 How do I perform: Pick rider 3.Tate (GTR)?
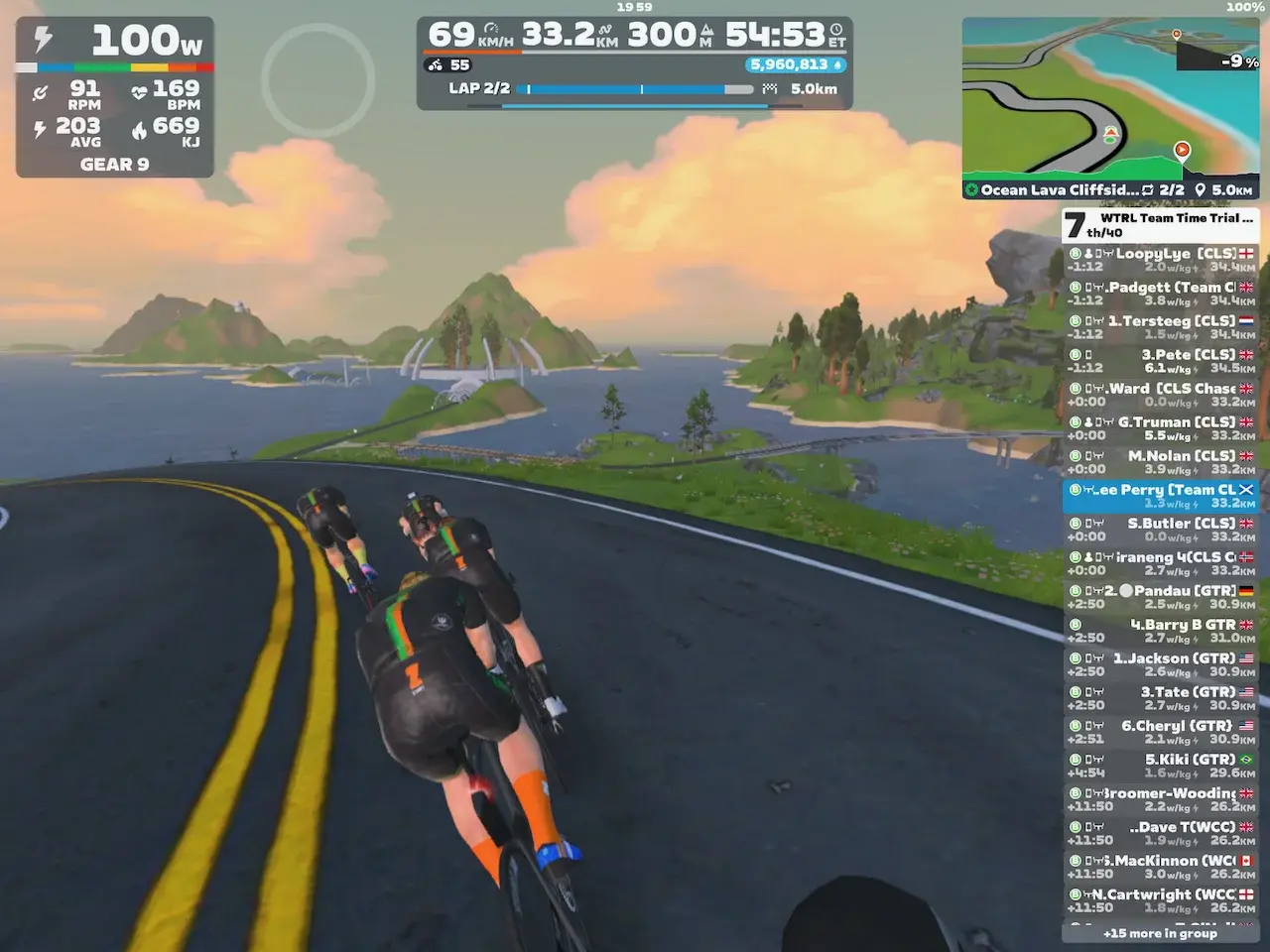tap(1161, 698)
